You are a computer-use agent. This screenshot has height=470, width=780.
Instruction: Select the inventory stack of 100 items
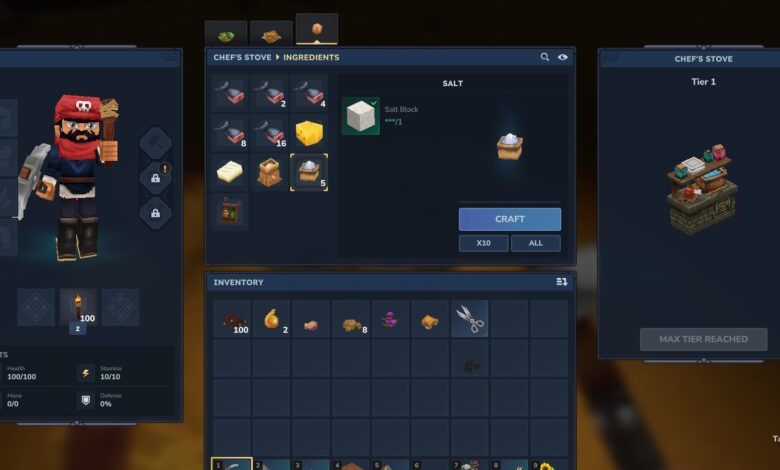(232, 320)
